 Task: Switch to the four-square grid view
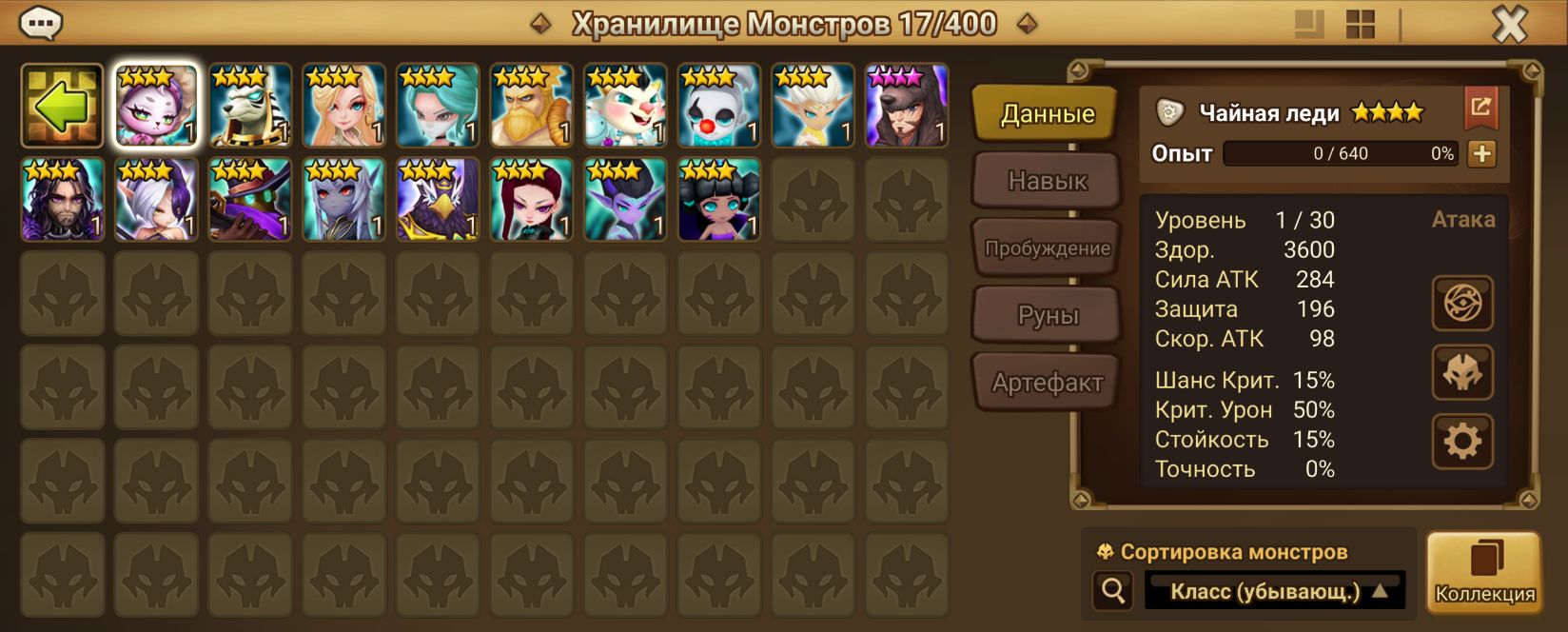[x=1361, y=25]
